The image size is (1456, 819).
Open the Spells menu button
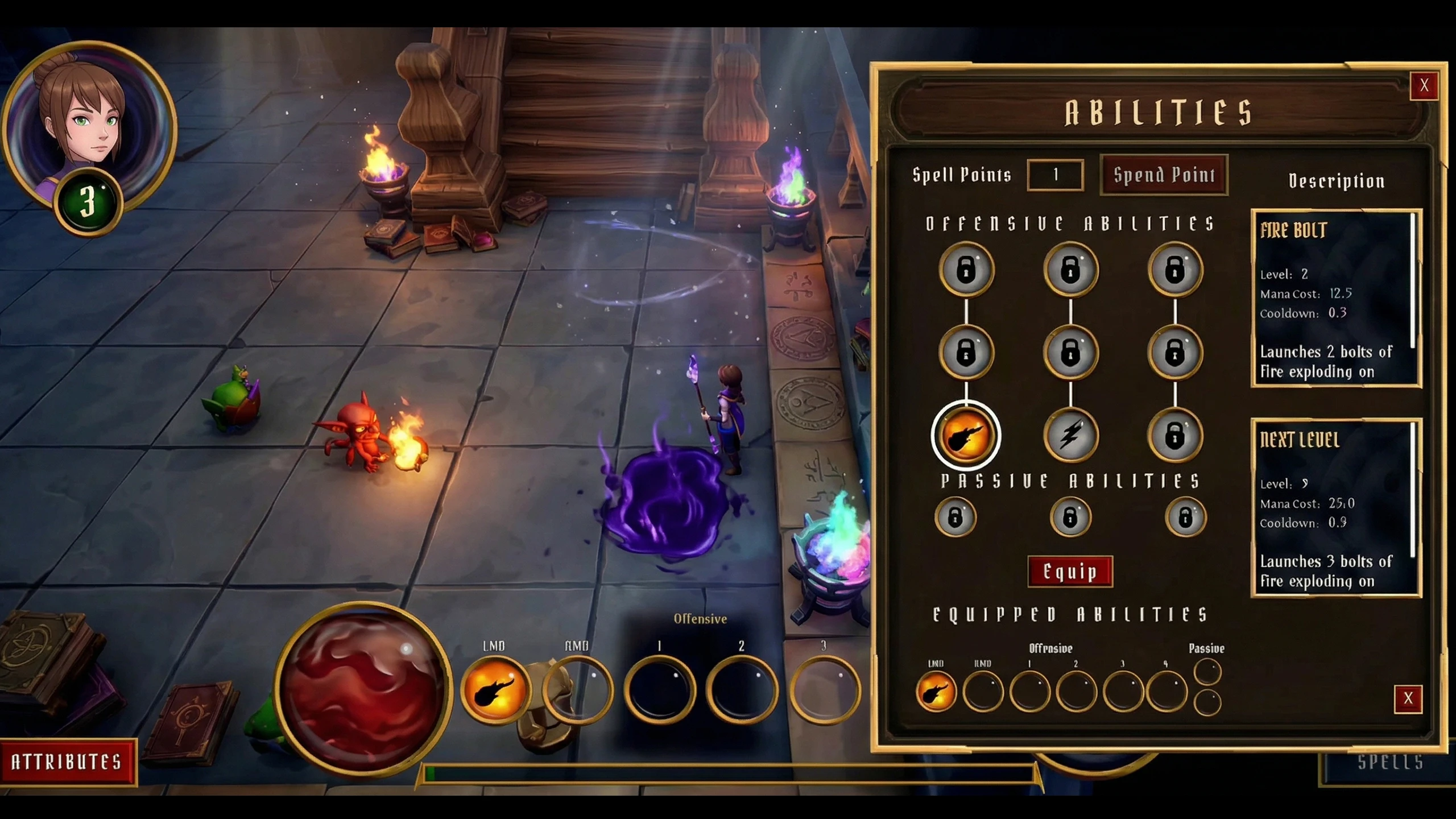[1389, 762]
